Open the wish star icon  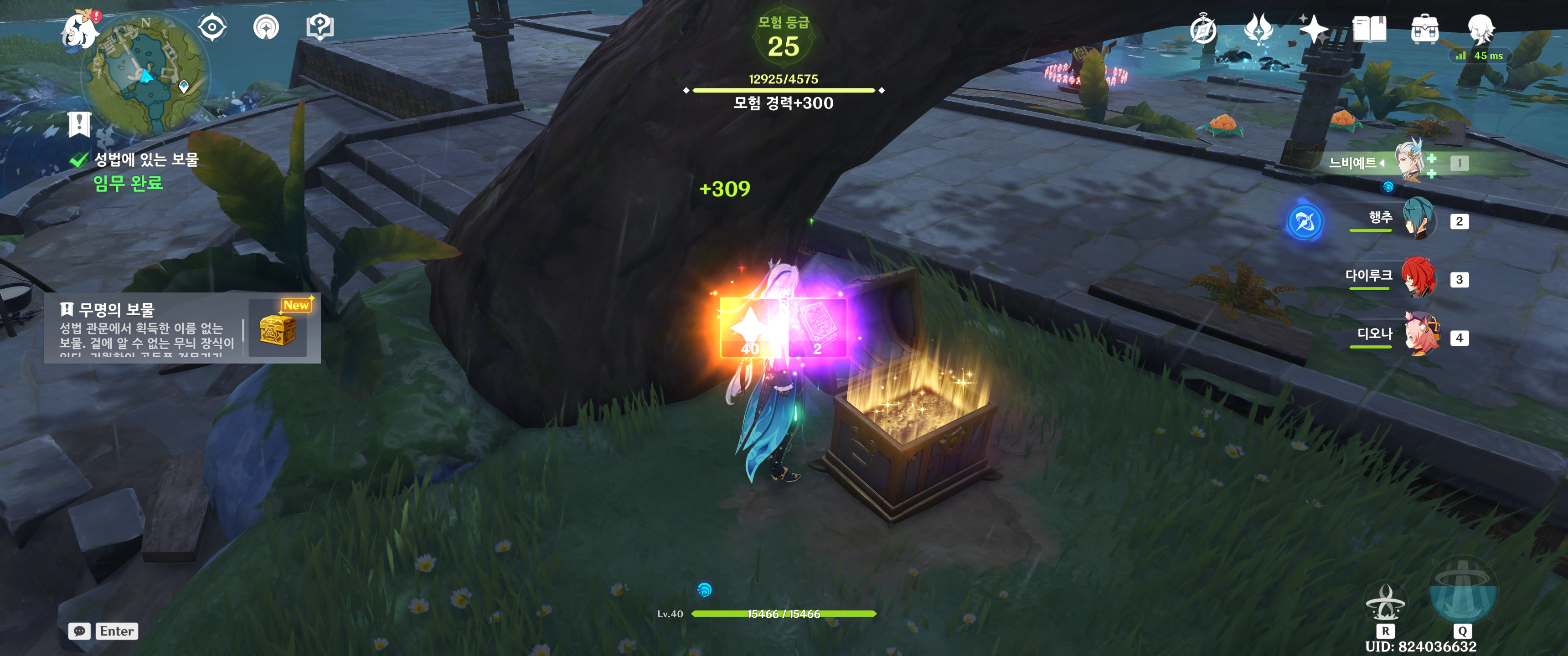(x=1313, y=29)
